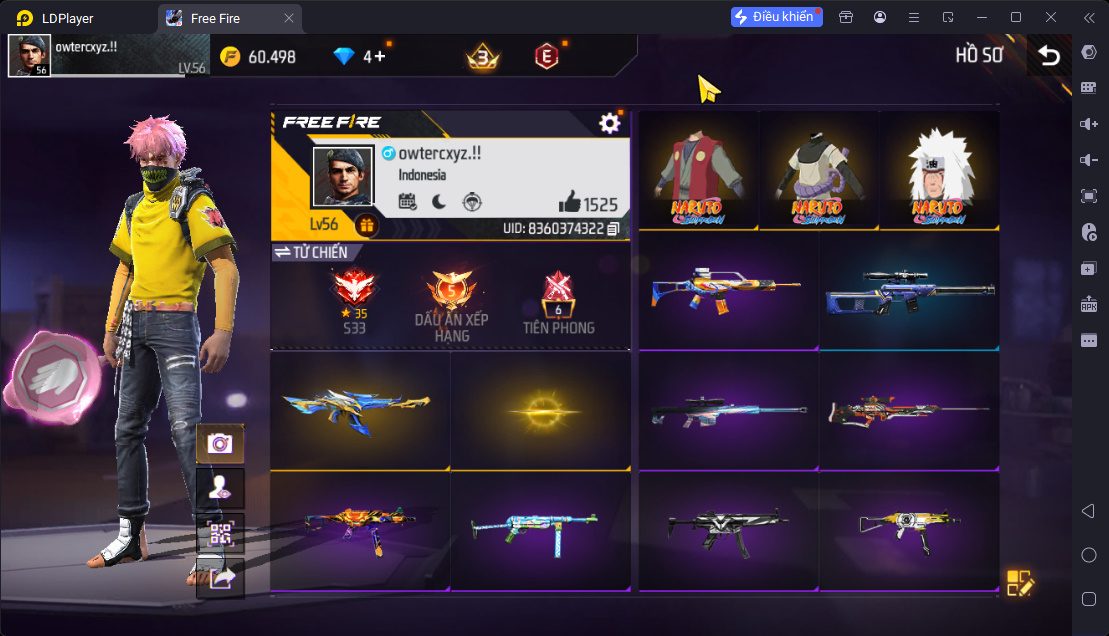
Task: Click the gold coin balance
Action: coord(258,56)
